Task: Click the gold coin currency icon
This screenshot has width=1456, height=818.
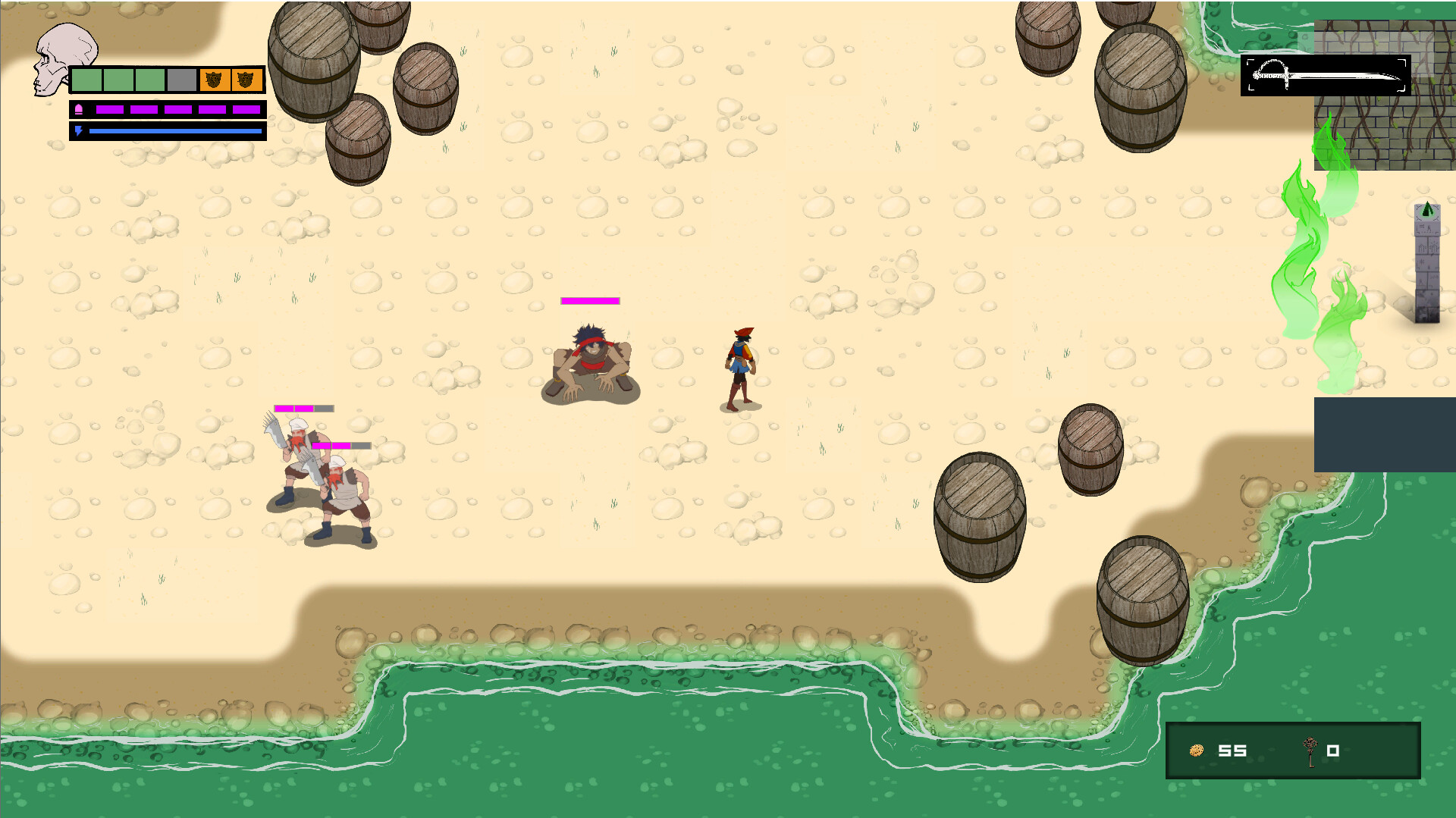Action: (1197, 751)
